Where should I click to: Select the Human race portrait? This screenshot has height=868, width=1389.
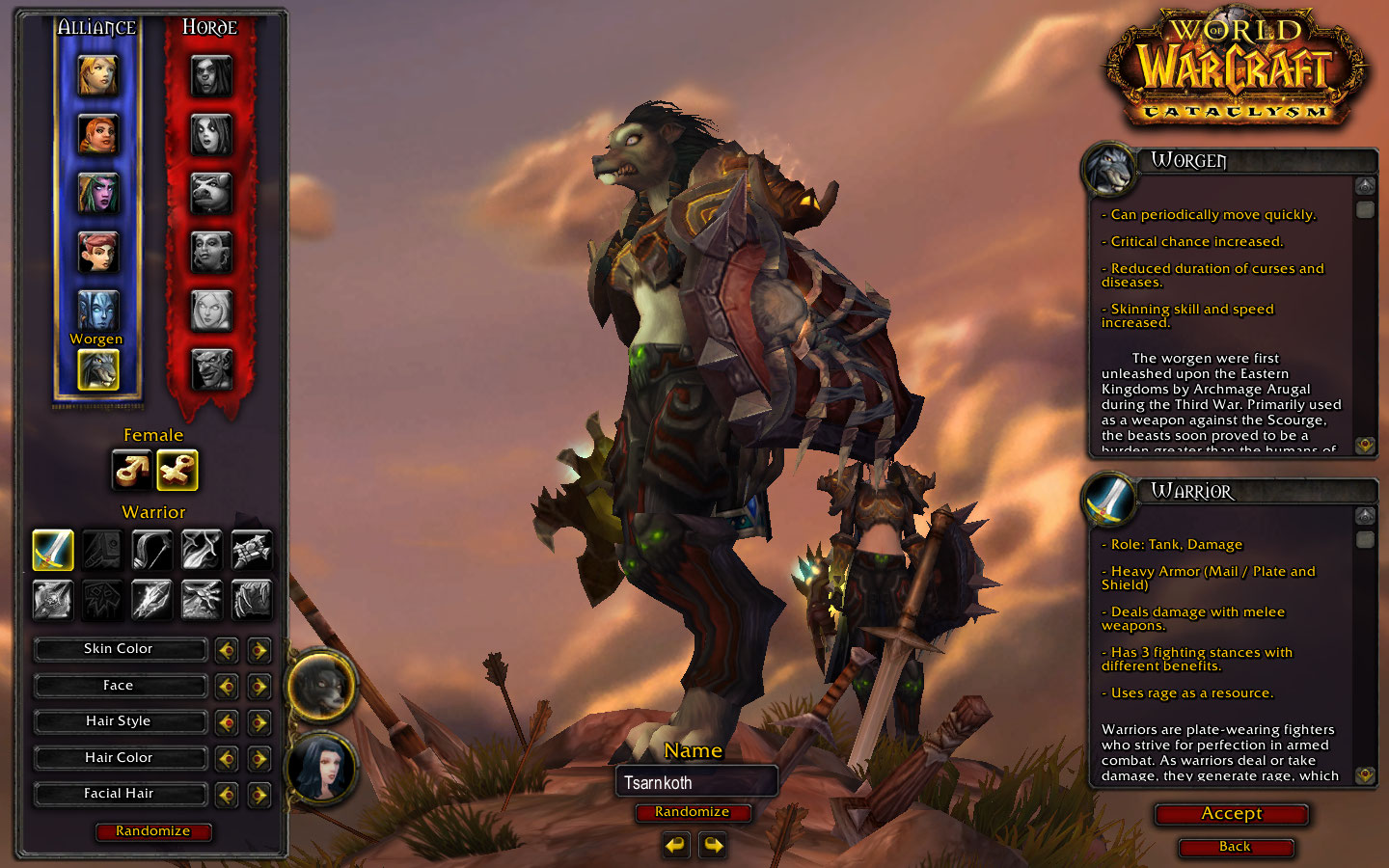97,75
